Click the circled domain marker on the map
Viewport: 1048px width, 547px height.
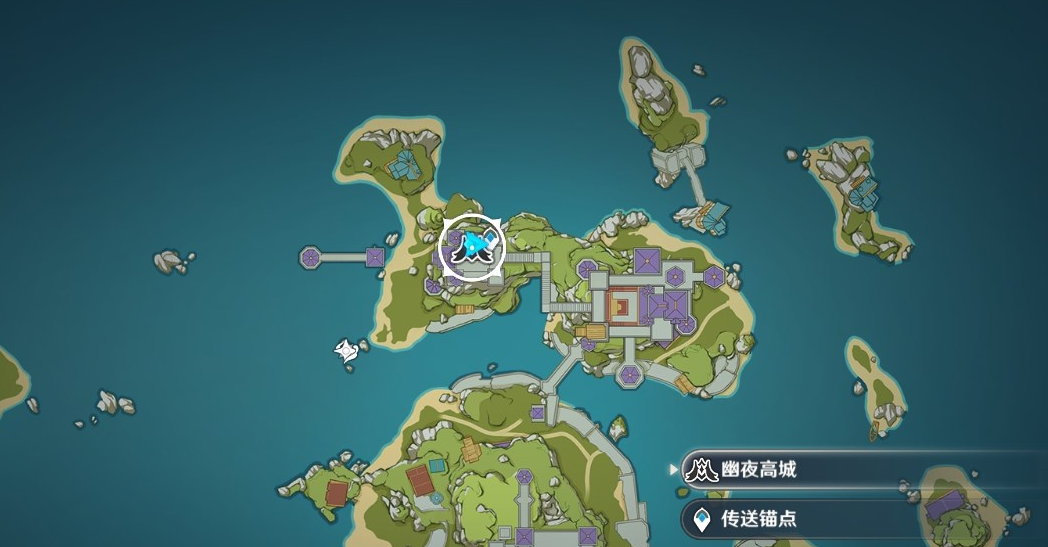pyautogui.click(x=472, y=245)
